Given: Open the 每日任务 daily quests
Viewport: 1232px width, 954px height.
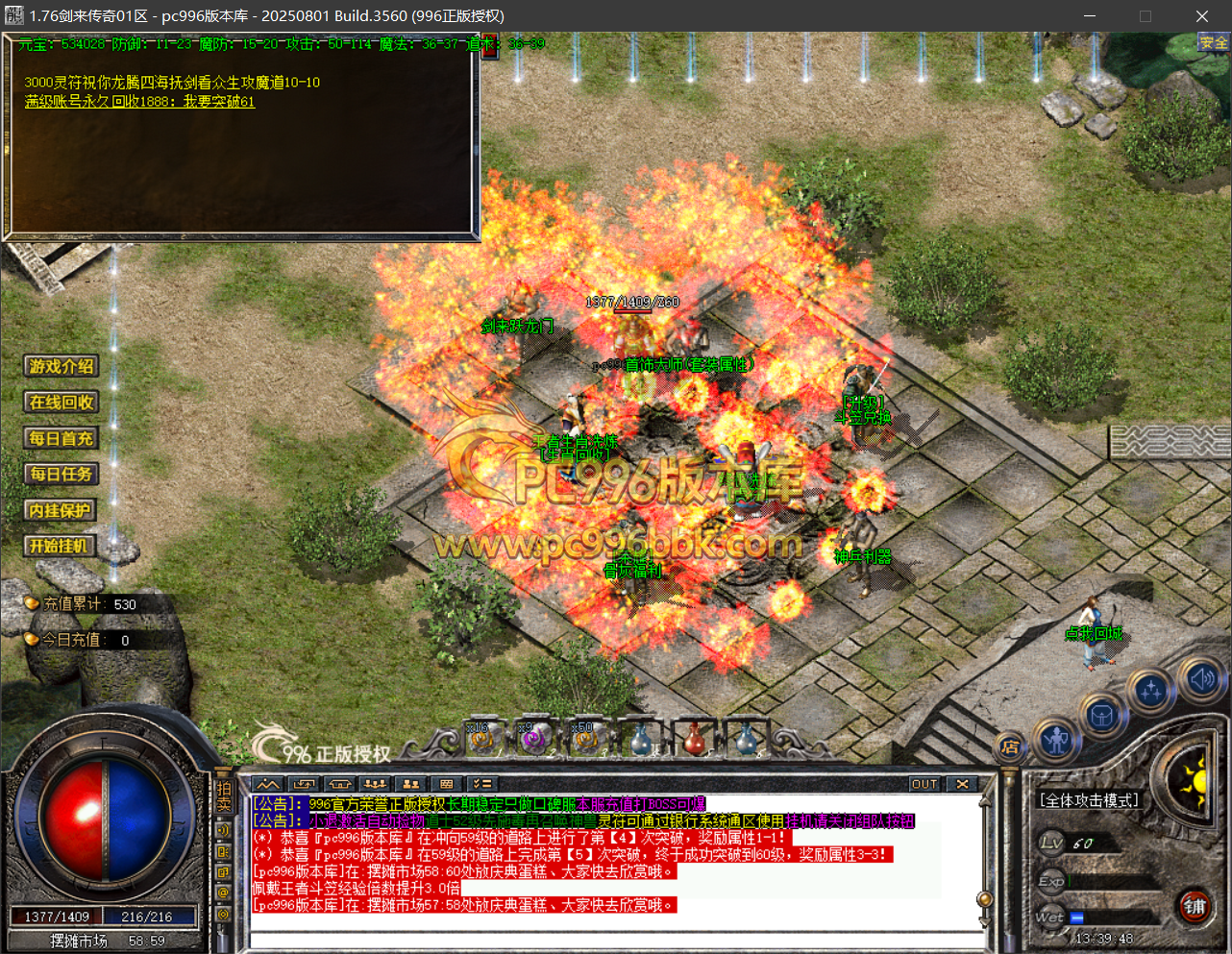Looking at the screenshot, I should 61,474.
